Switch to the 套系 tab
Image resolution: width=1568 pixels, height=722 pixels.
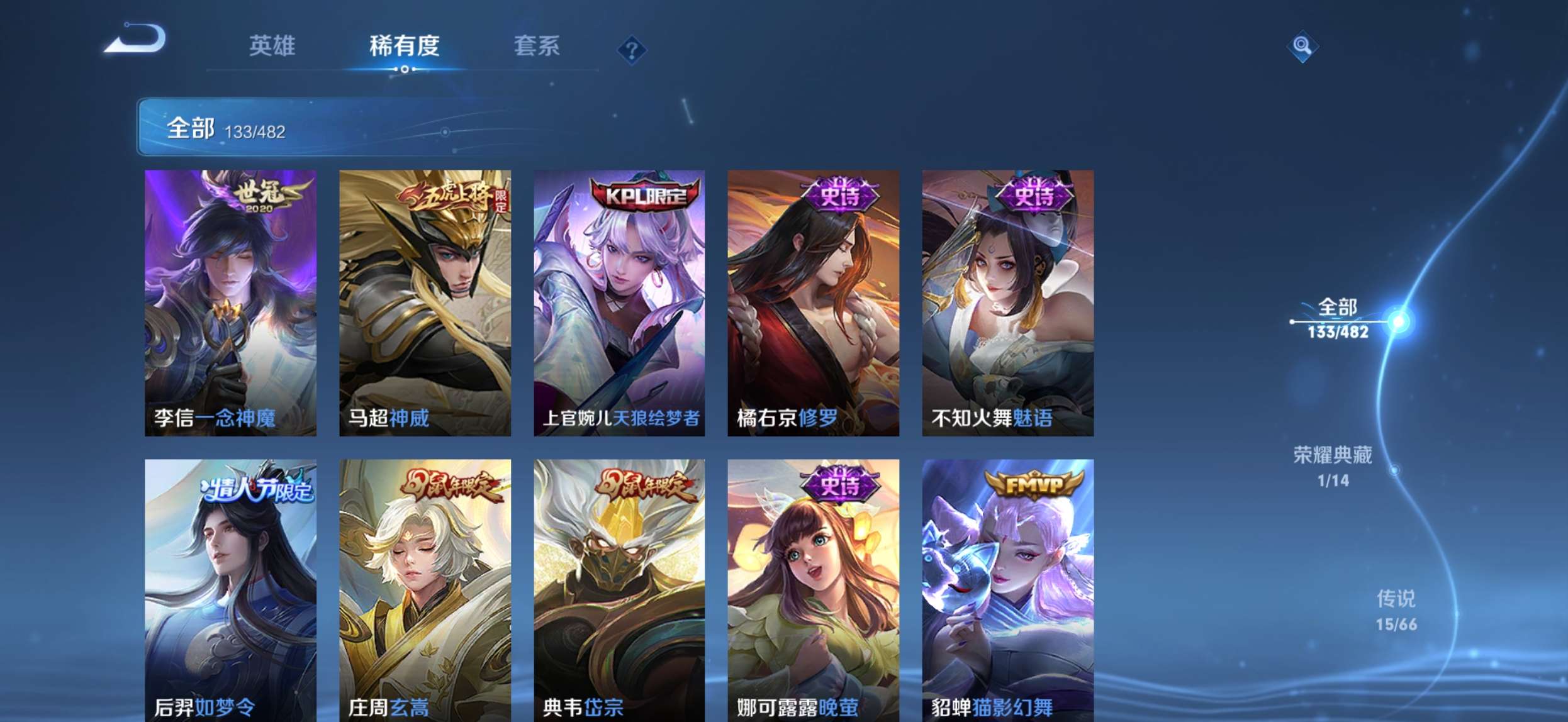coord(538,47)
